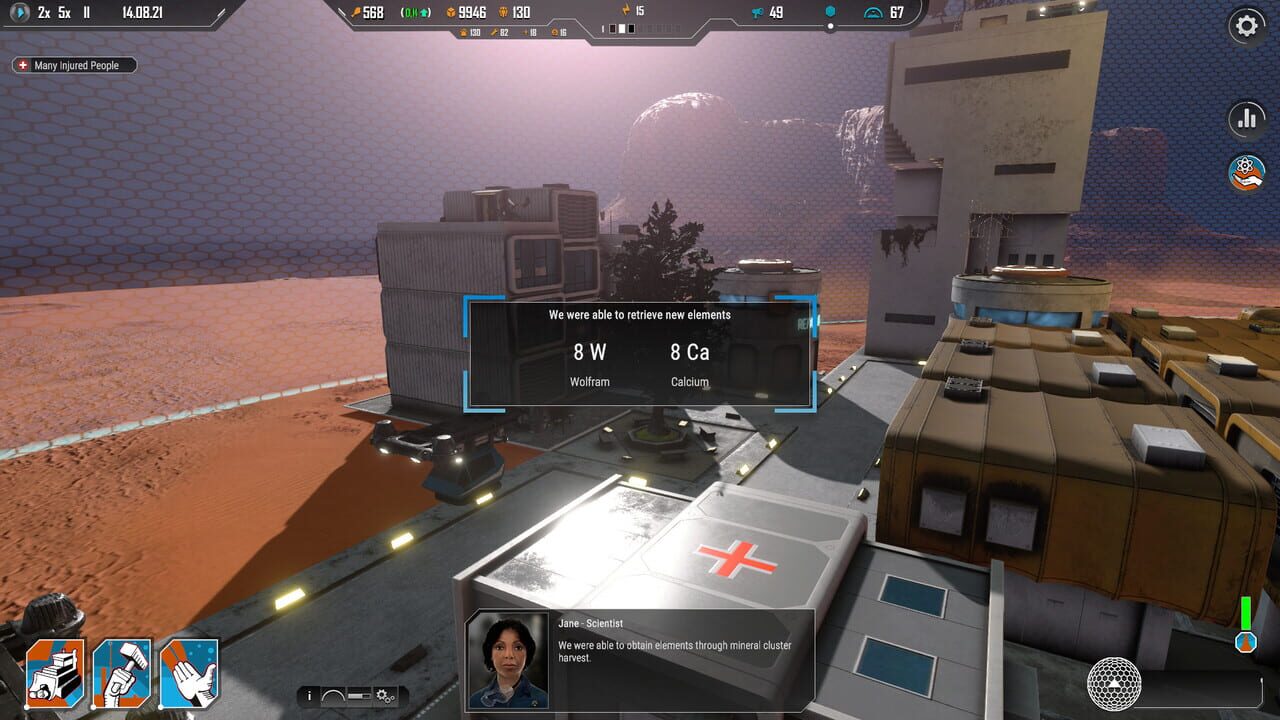Dismiss the new elements popup
The image size is (1280, 720).
pyautogui.click(x=640, y=352)
